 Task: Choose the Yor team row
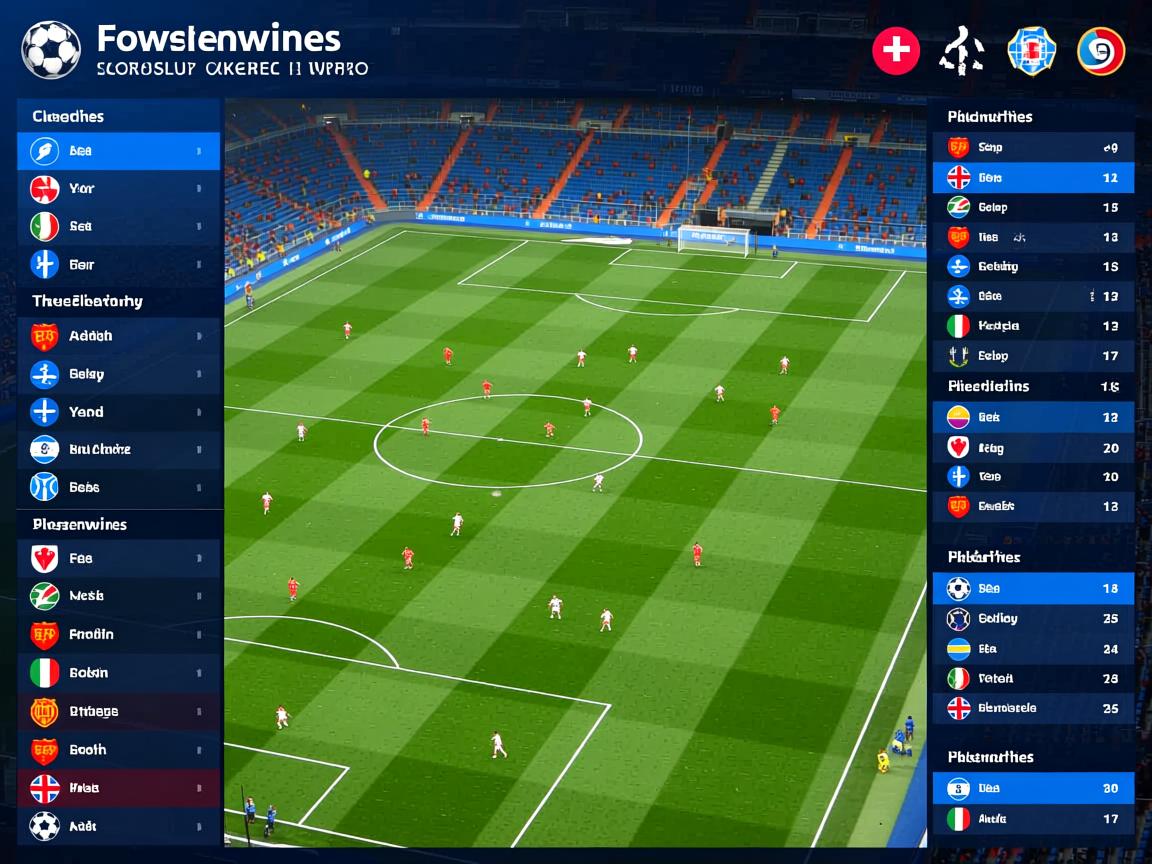tap(118, 188)
